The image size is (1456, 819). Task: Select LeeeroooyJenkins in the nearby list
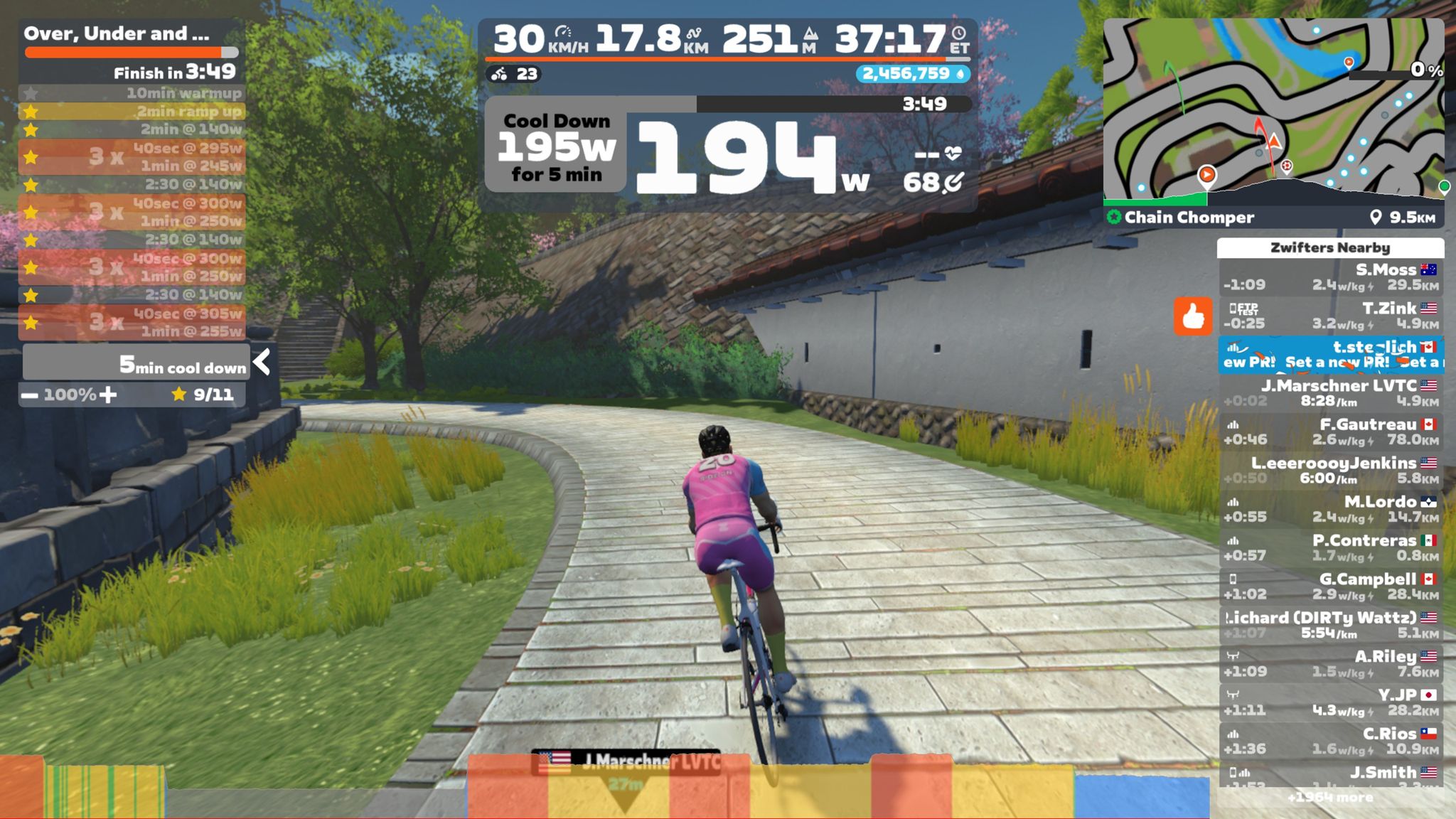[1330, 470]
